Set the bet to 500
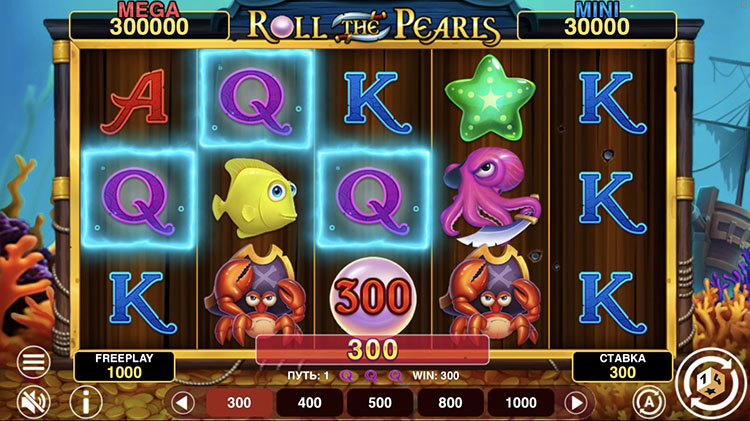The height and width of the screenshot is (421, 750). click(x=380, y=403)
